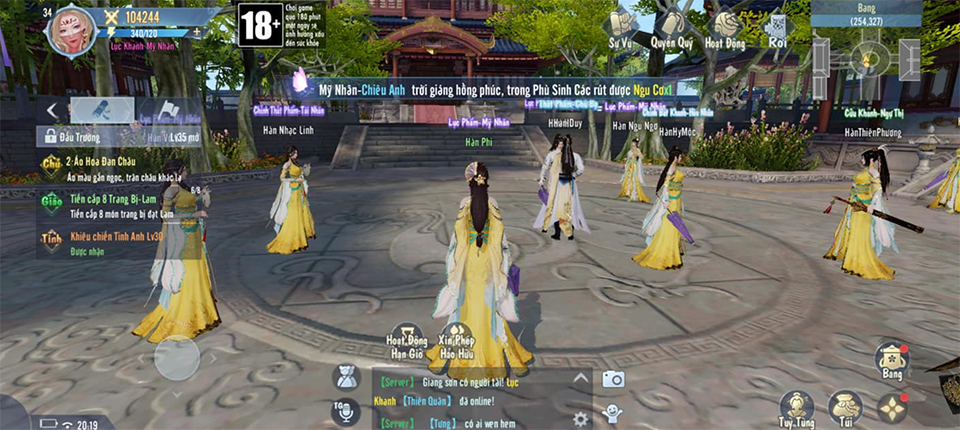Open the Sự Vụ menu

click(x=620, y=29)
